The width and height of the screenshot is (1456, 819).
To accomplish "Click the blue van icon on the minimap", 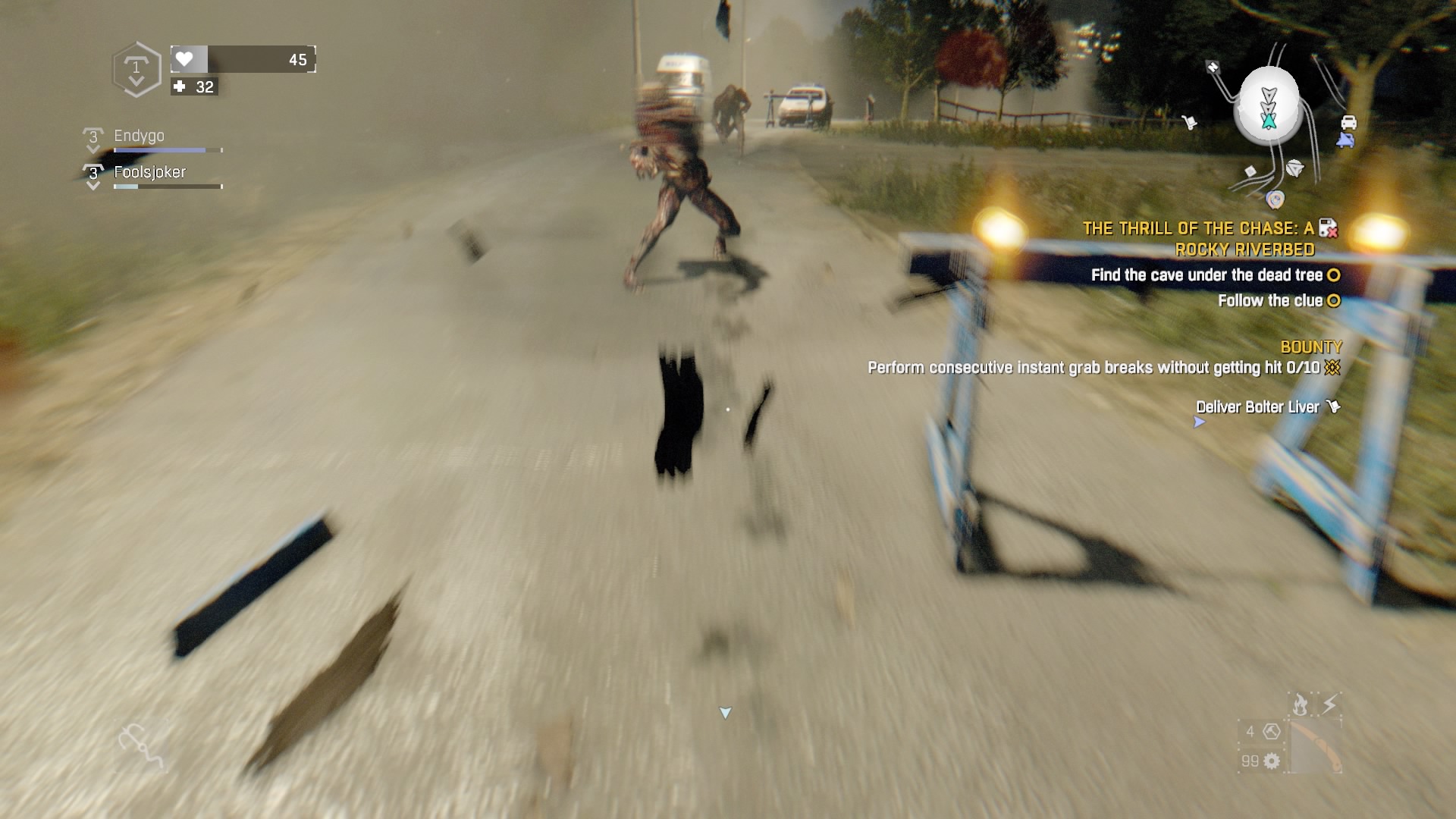I will [1346, 140].
